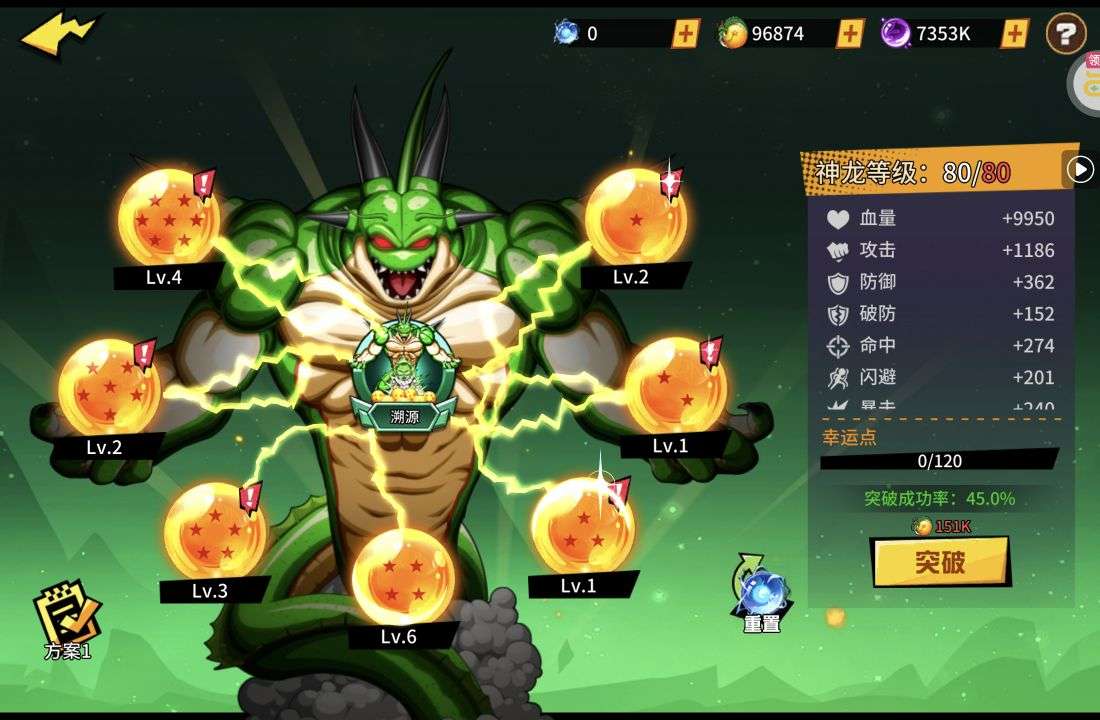Add more blue orb currency
The image size is (1100, 720).
685,33
